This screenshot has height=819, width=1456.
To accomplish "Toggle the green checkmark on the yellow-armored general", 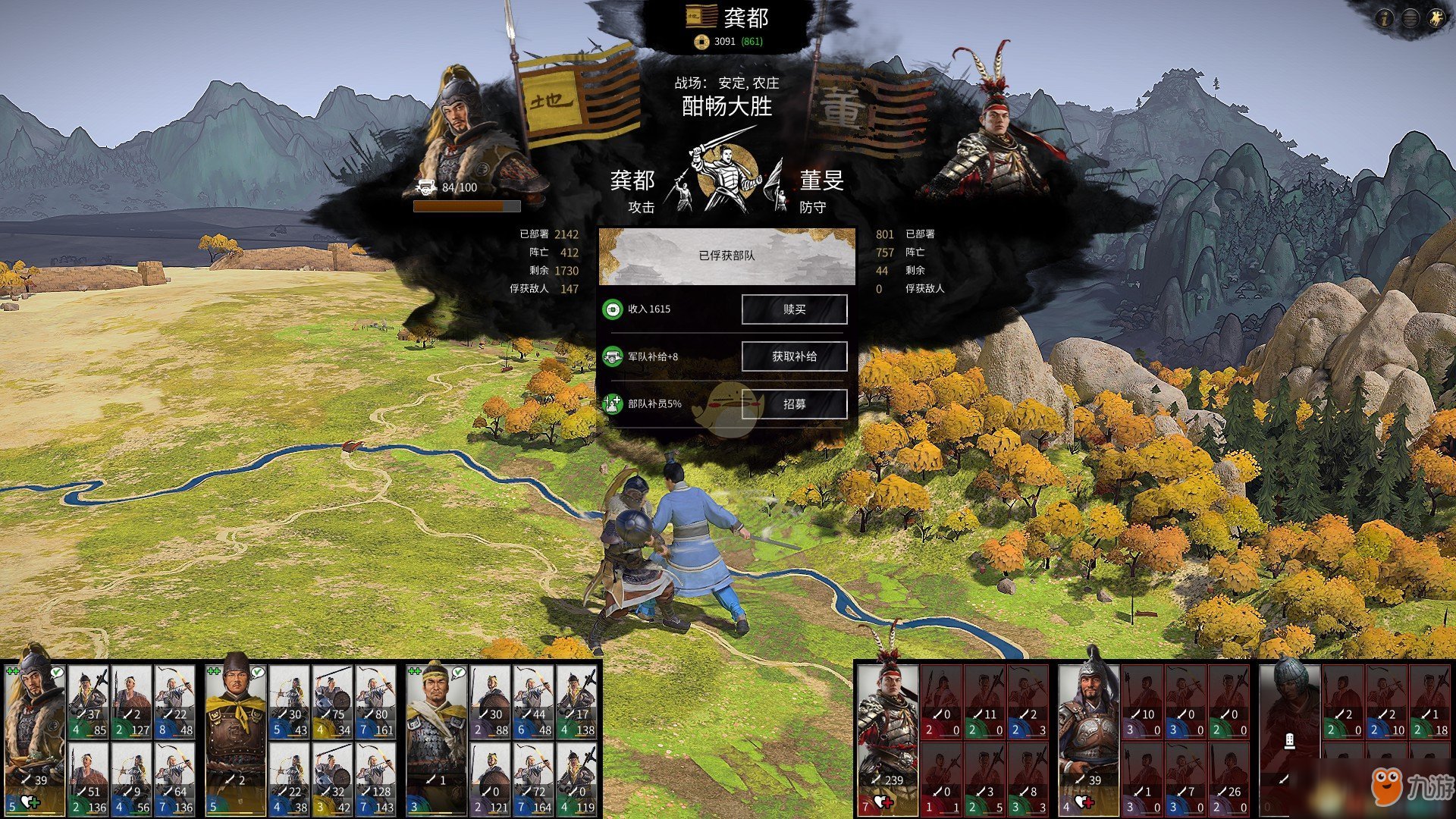I will tap(257, 672).
